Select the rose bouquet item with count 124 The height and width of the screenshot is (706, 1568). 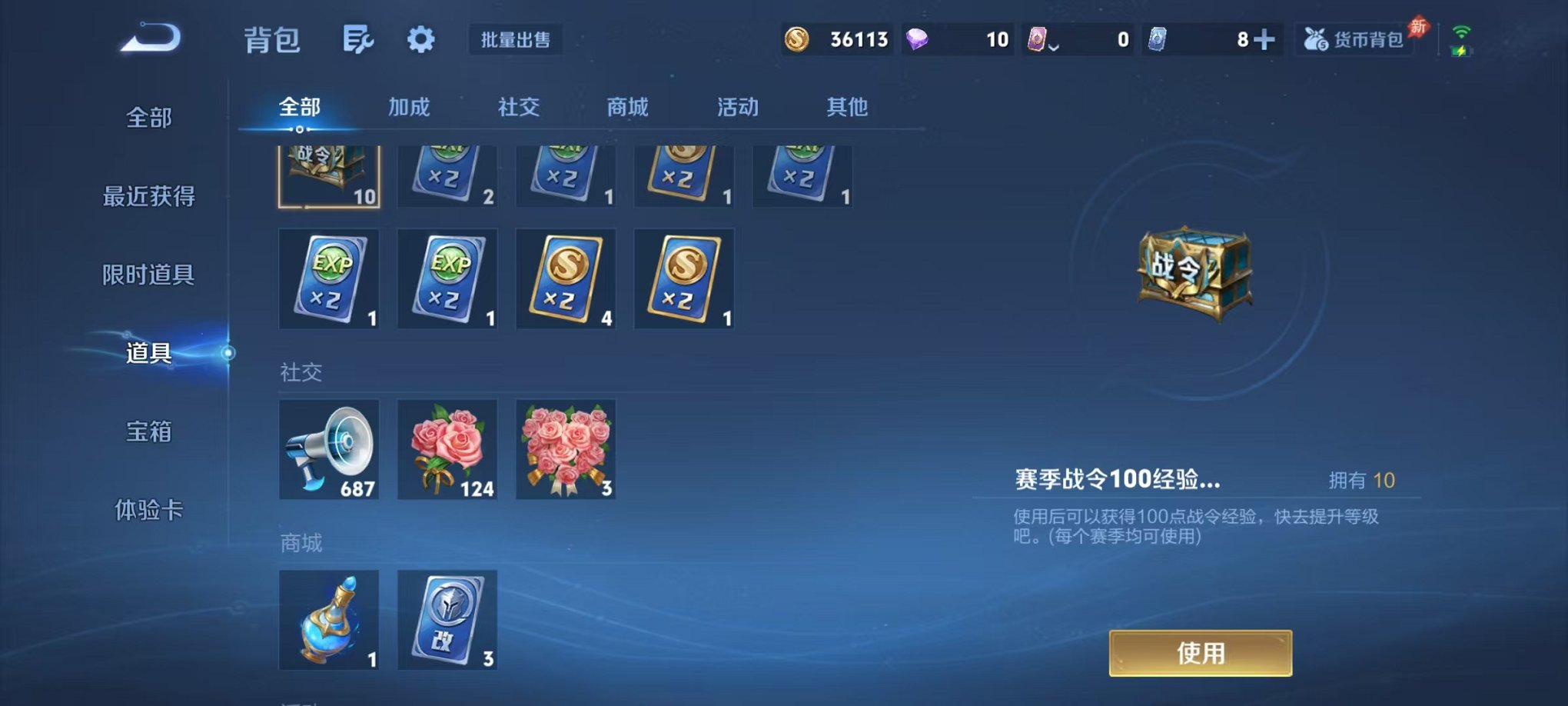tap(447, 450)
